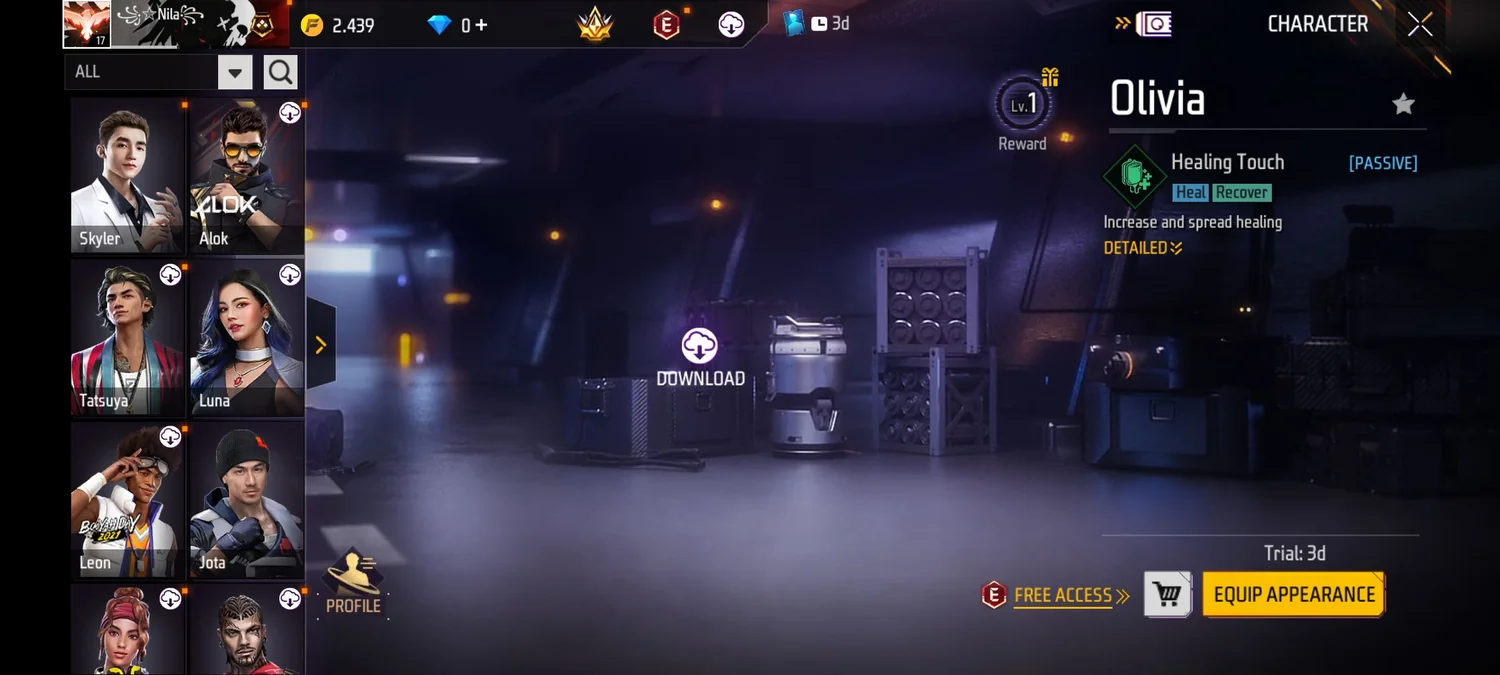The width and height of the screenshot is (1500, 675).
Task: Open the ALL filter dropdown
Action: [x=235, y=72]
